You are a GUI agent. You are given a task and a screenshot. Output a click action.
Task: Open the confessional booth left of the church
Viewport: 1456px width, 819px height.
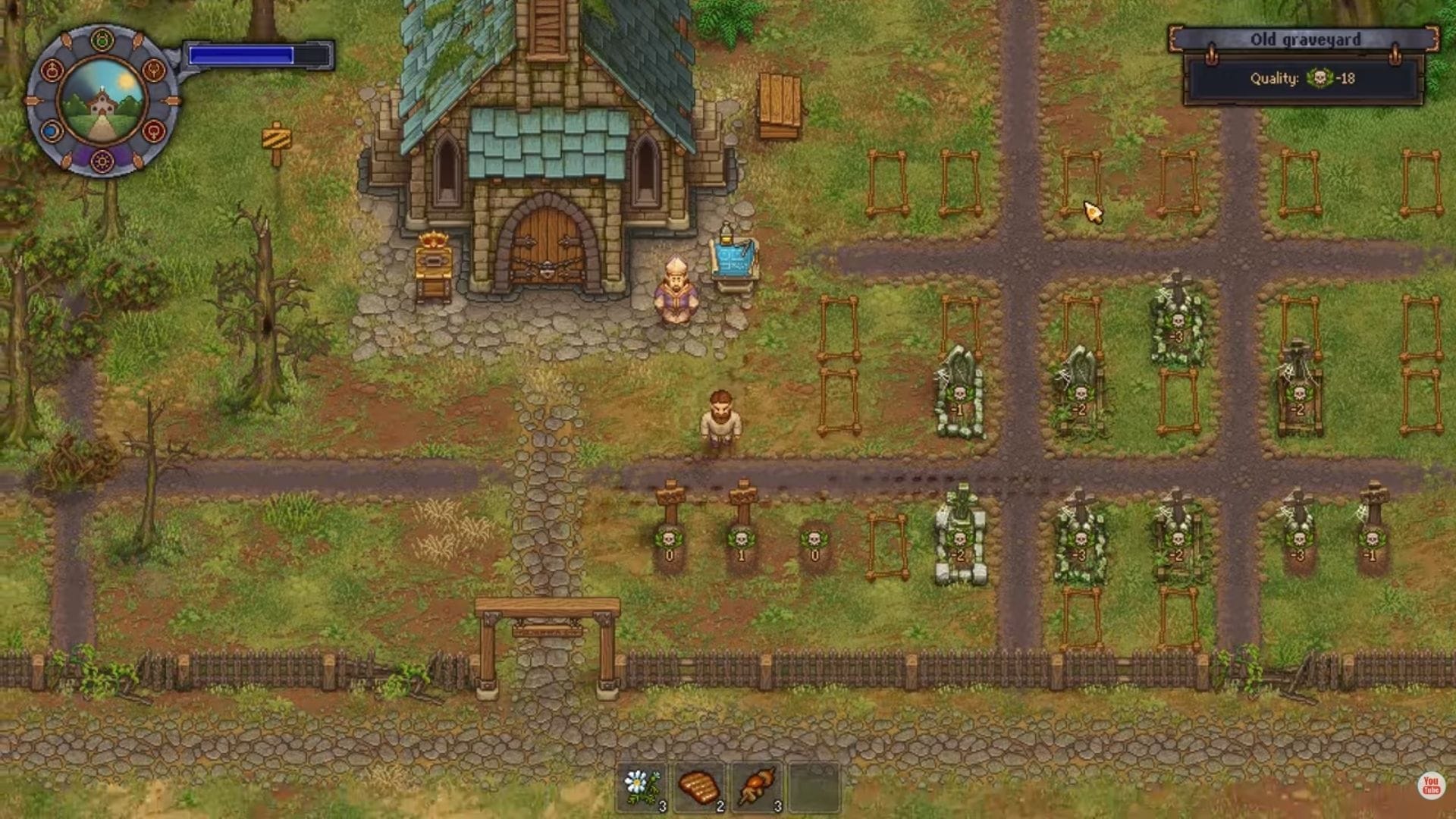coord(432,265)
